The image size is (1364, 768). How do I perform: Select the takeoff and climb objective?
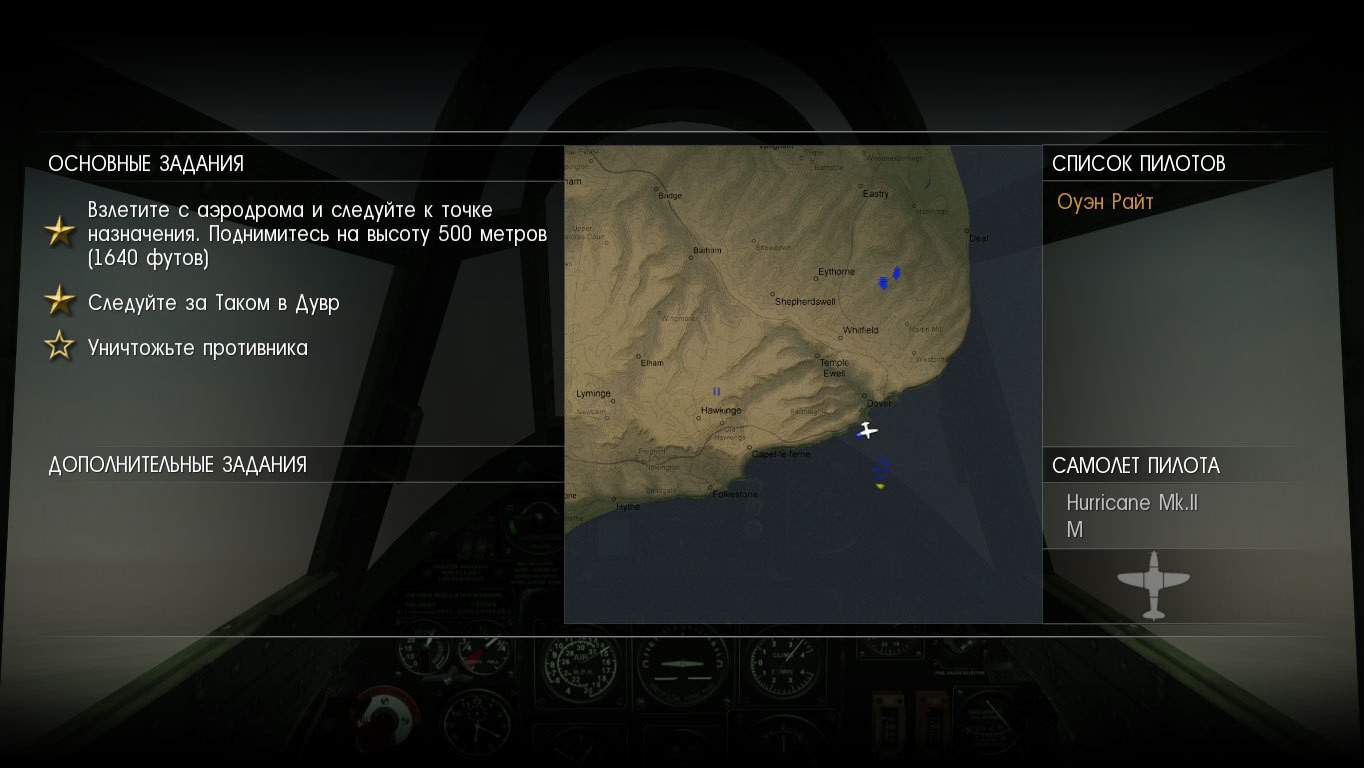tap(317, 234)
